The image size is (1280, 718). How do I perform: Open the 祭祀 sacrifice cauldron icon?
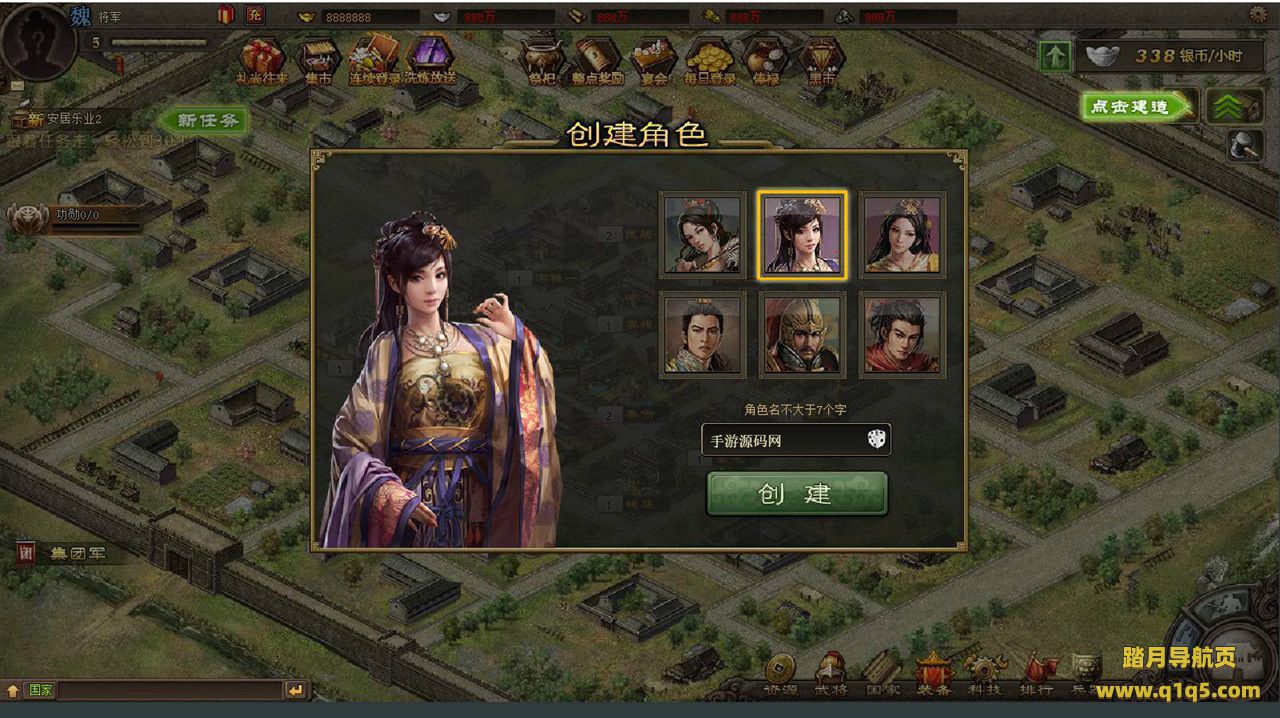pyautogui.click(x=541, y=62)
